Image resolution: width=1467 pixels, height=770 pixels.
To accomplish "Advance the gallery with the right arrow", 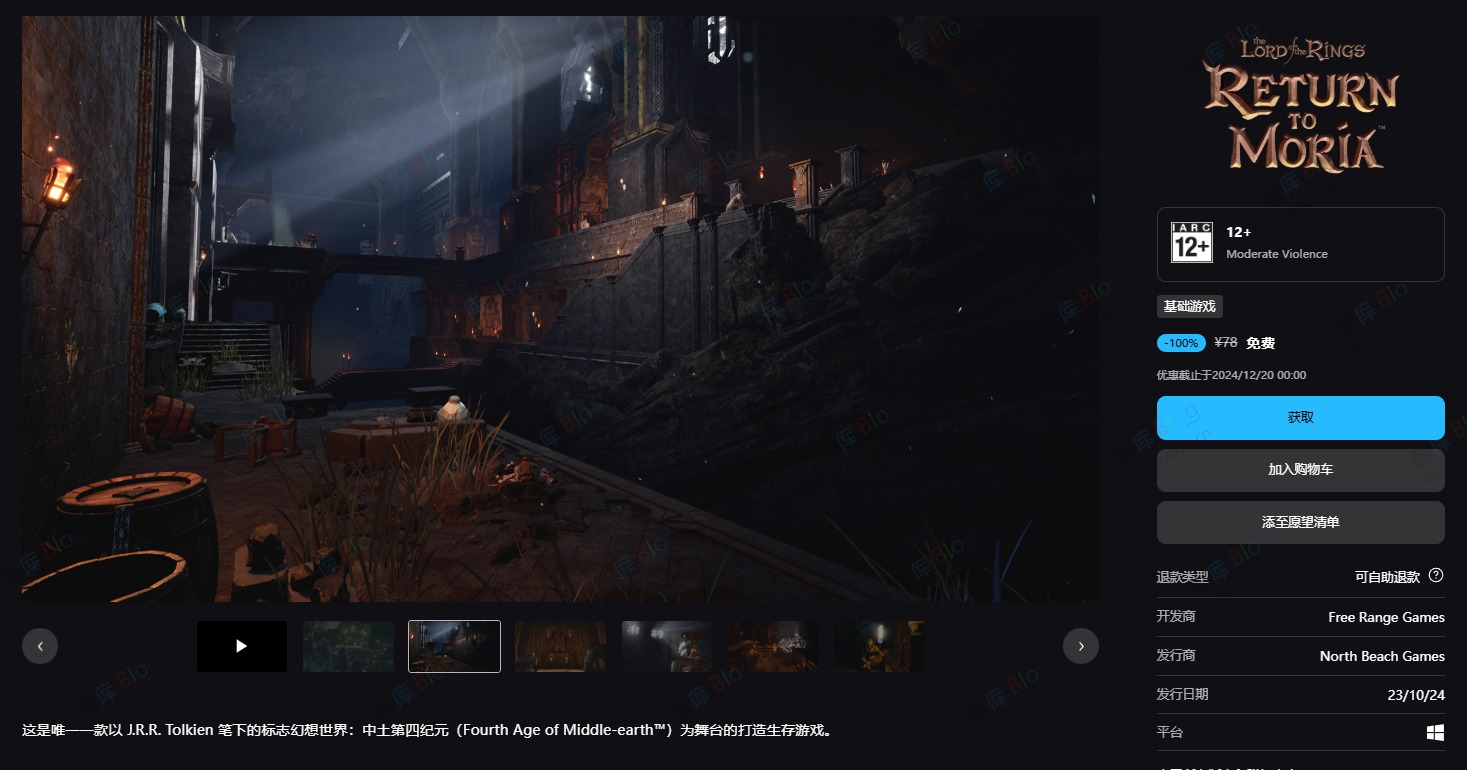I will [x=1080, y=646].
